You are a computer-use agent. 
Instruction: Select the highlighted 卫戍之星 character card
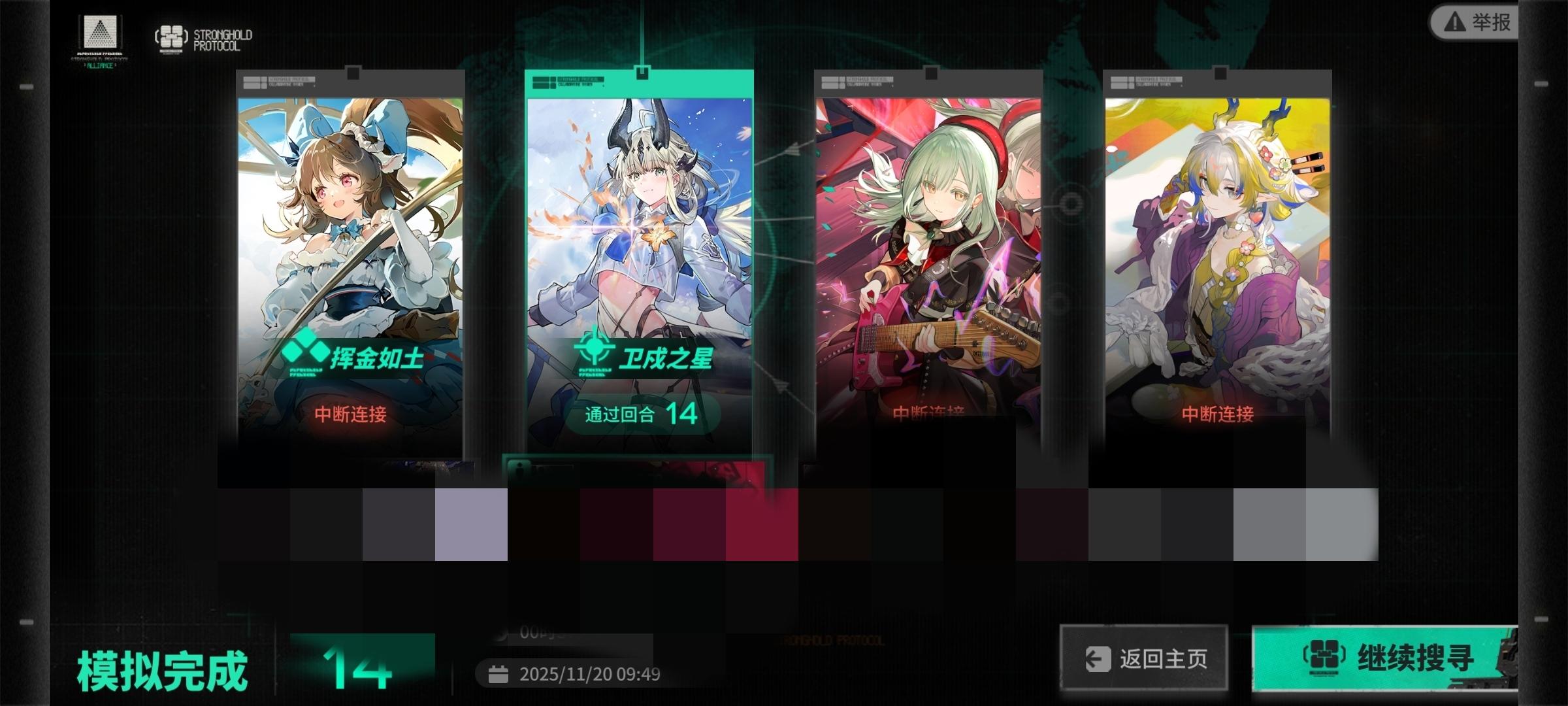click(640, 261)
